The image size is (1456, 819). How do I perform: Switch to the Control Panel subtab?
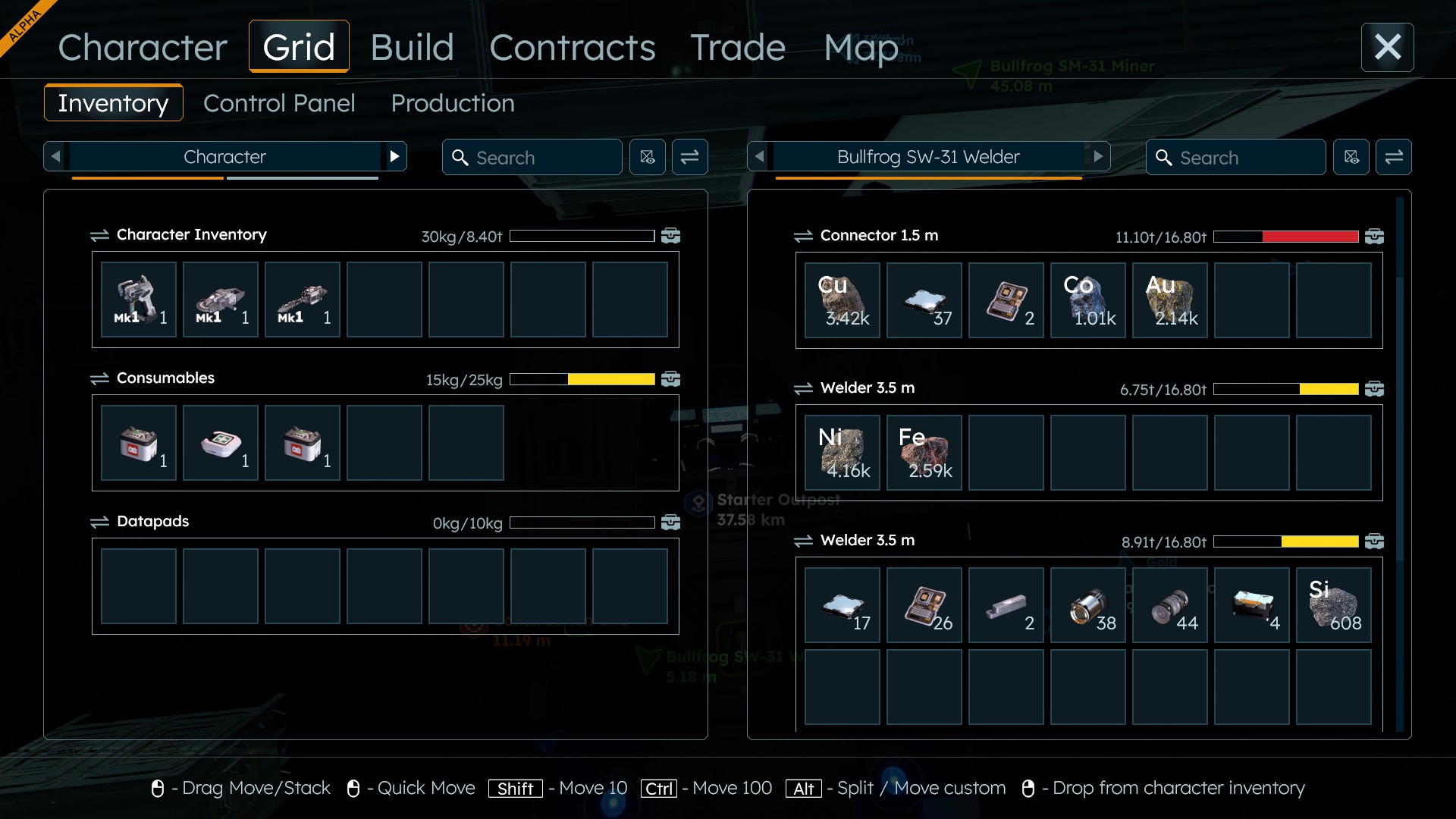tap(279, 103)
